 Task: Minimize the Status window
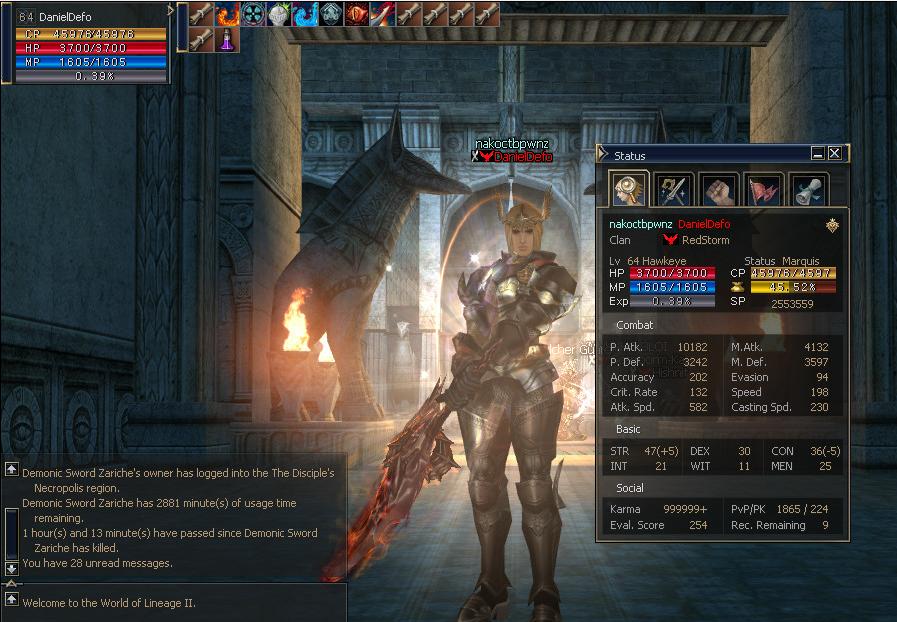(818, 154)
